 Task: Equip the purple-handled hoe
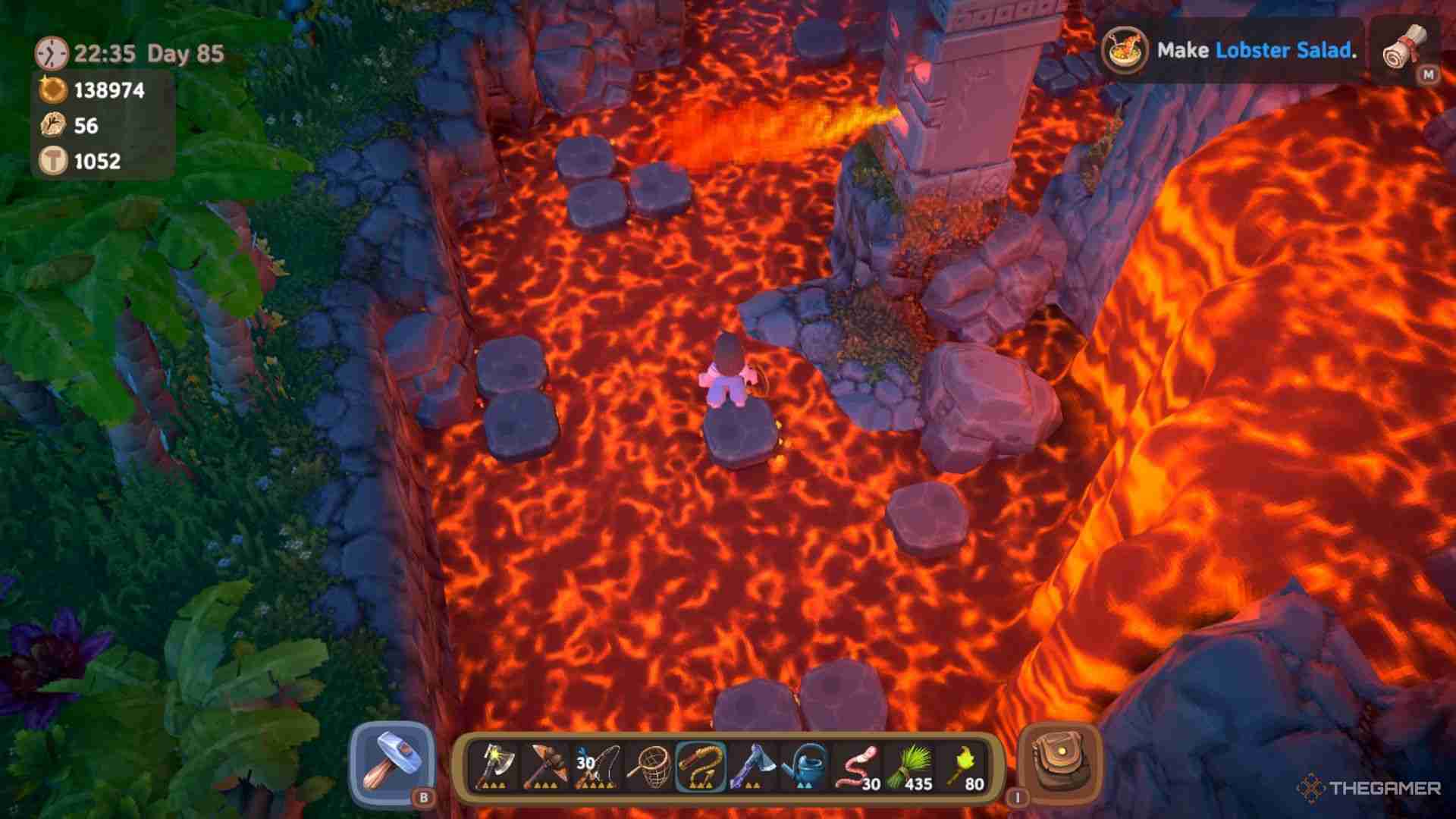coord(752,767)
